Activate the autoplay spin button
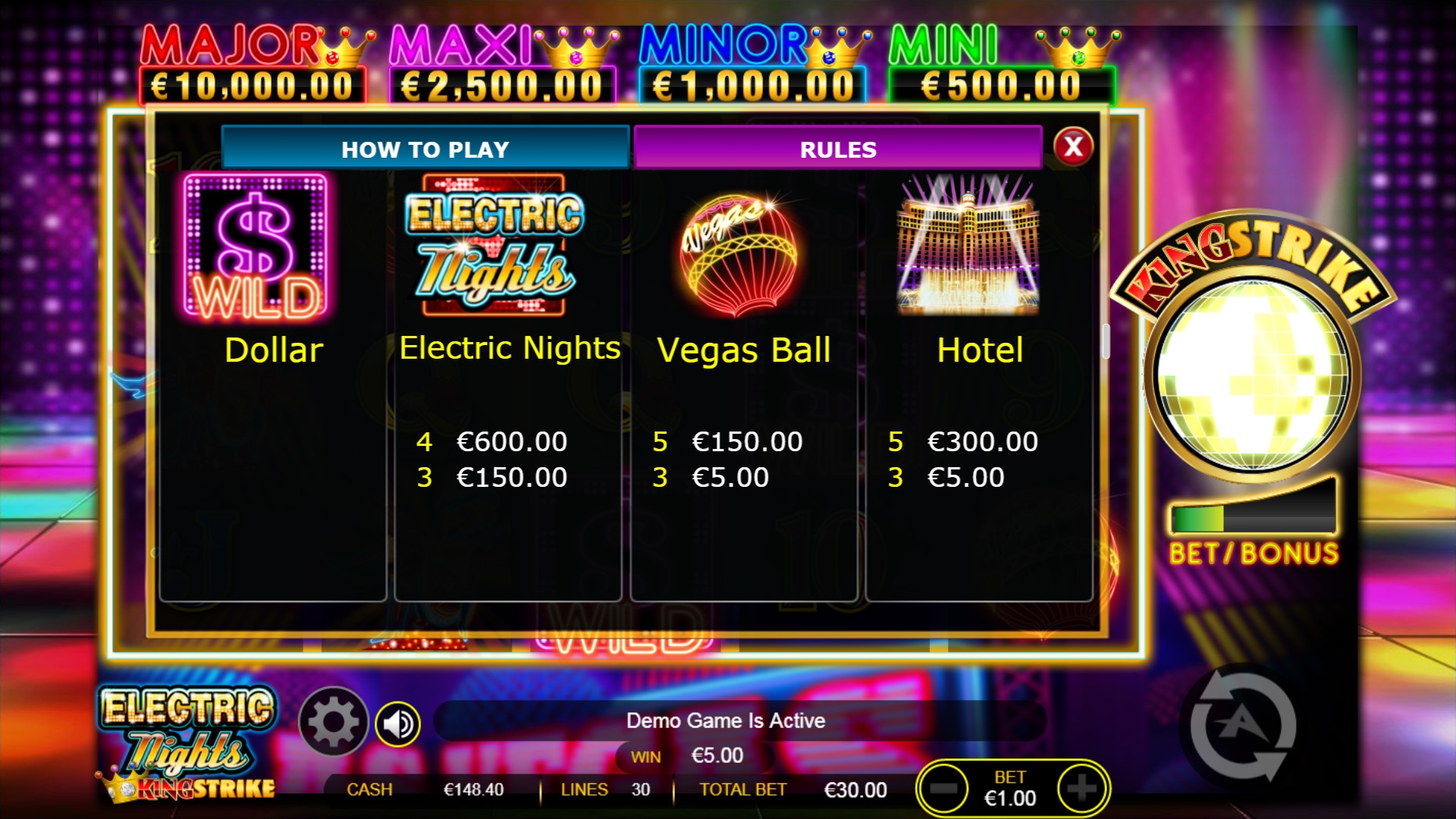 1242,726
